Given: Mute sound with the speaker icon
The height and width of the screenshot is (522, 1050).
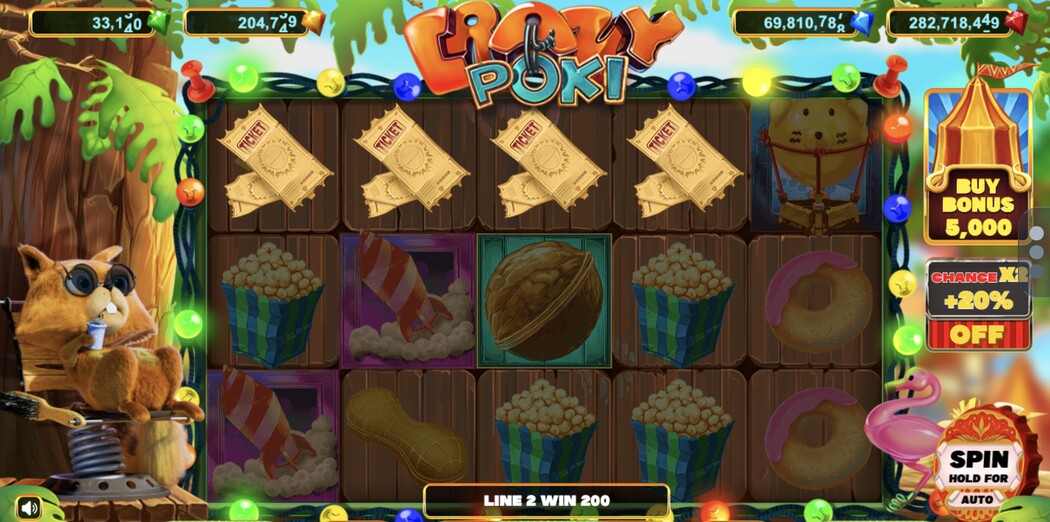Looking at the screenshot, I should click(x=28, y=508).
